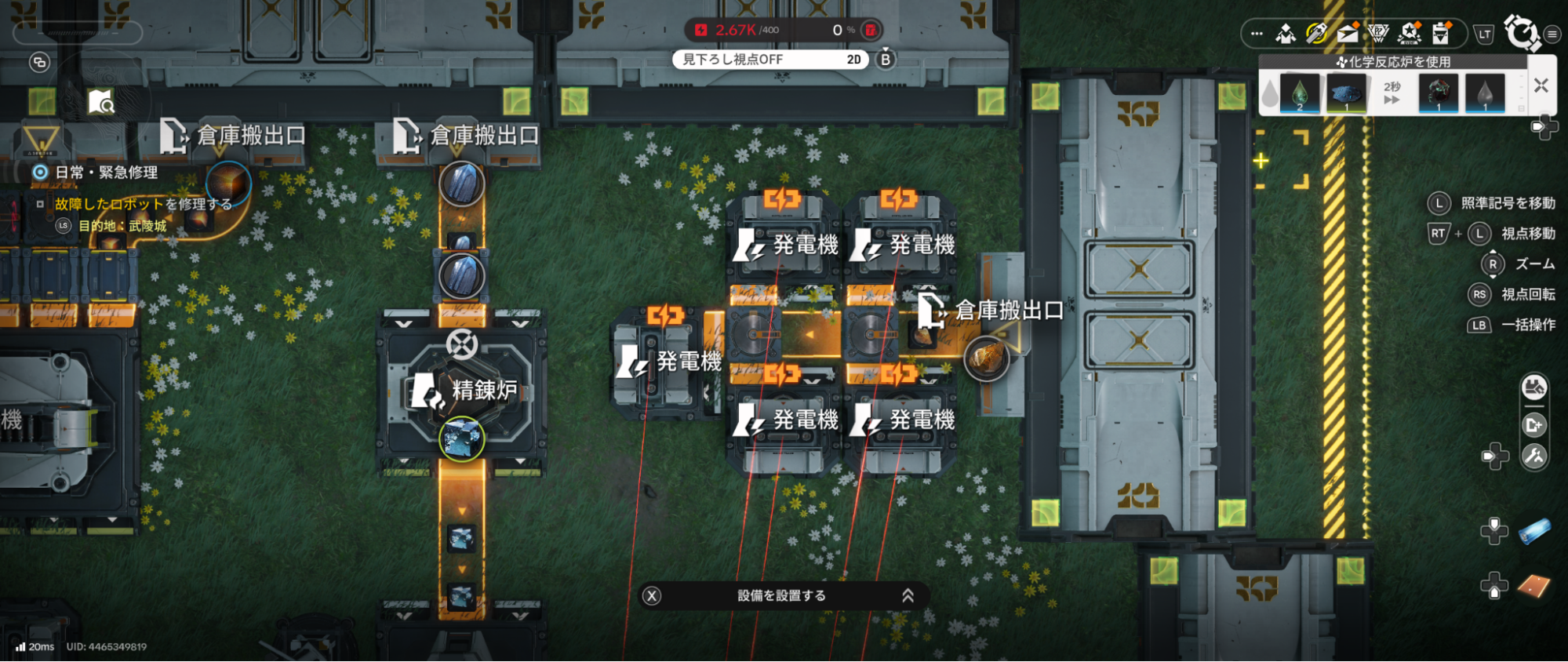Toggle the 2秒 fast-forward in reactor panel
Viewport: 1568px width, 662px height.
pyautogui.click(x=1392, y=94)
